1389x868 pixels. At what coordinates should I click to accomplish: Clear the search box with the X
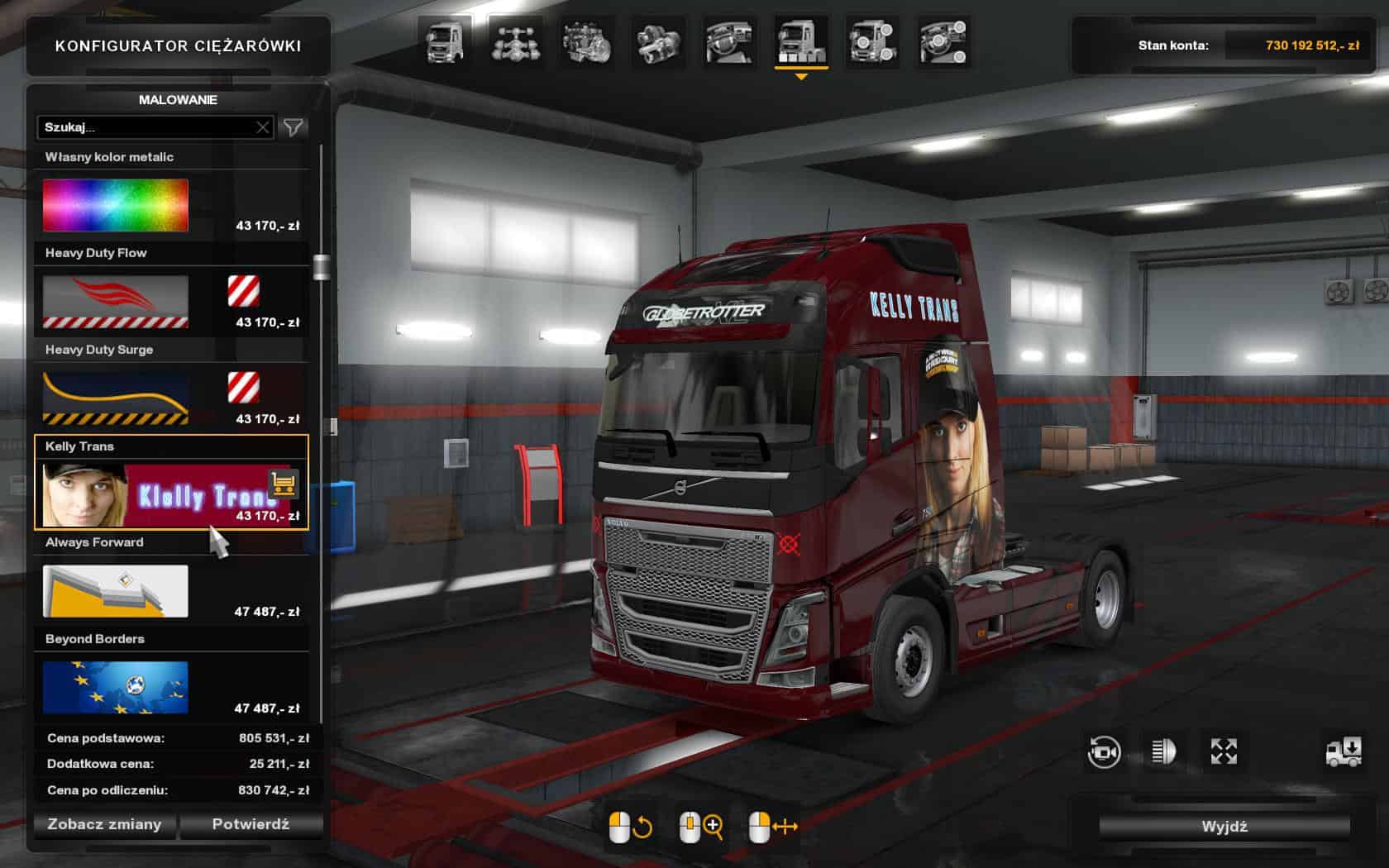click(263, 127)
